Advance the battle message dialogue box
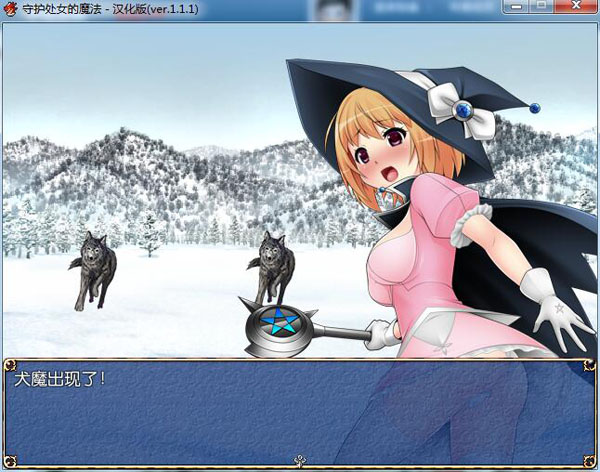 click(x=299, y=412)
